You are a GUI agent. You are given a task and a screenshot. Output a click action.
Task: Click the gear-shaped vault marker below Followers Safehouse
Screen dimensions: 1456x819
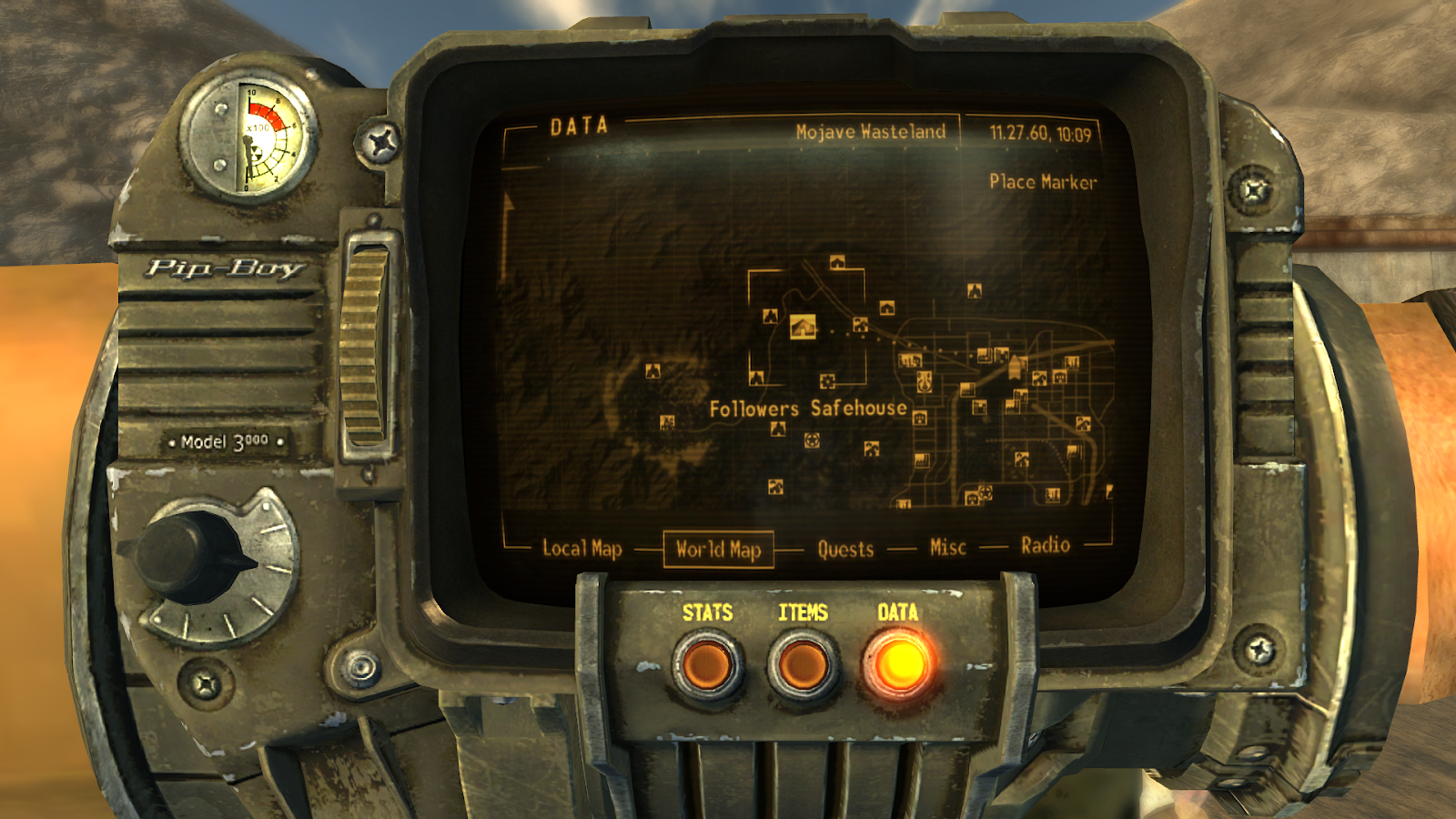[x=826, y=379]
